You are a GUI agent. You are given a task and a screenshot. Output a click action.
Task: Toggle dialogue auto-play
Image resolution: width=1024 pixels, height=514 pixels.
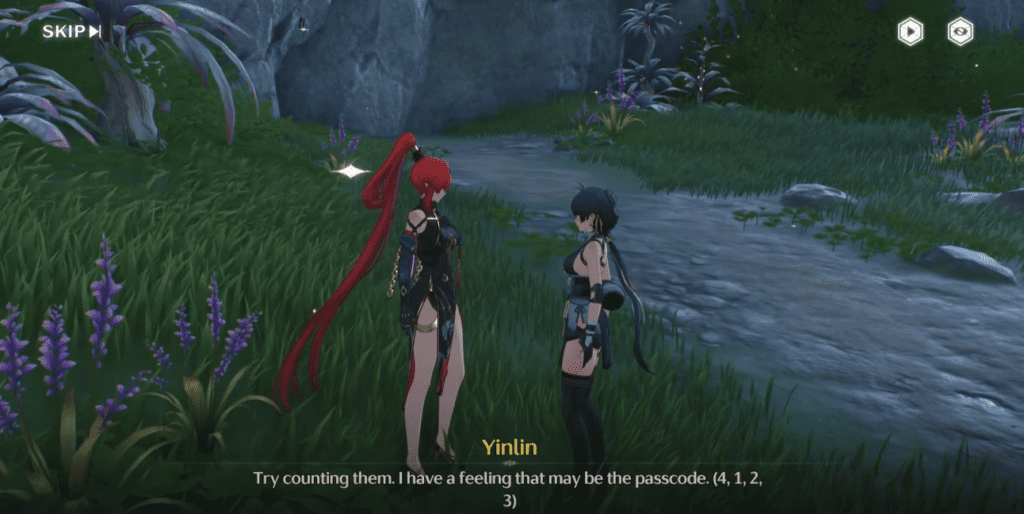click(910, 31)
